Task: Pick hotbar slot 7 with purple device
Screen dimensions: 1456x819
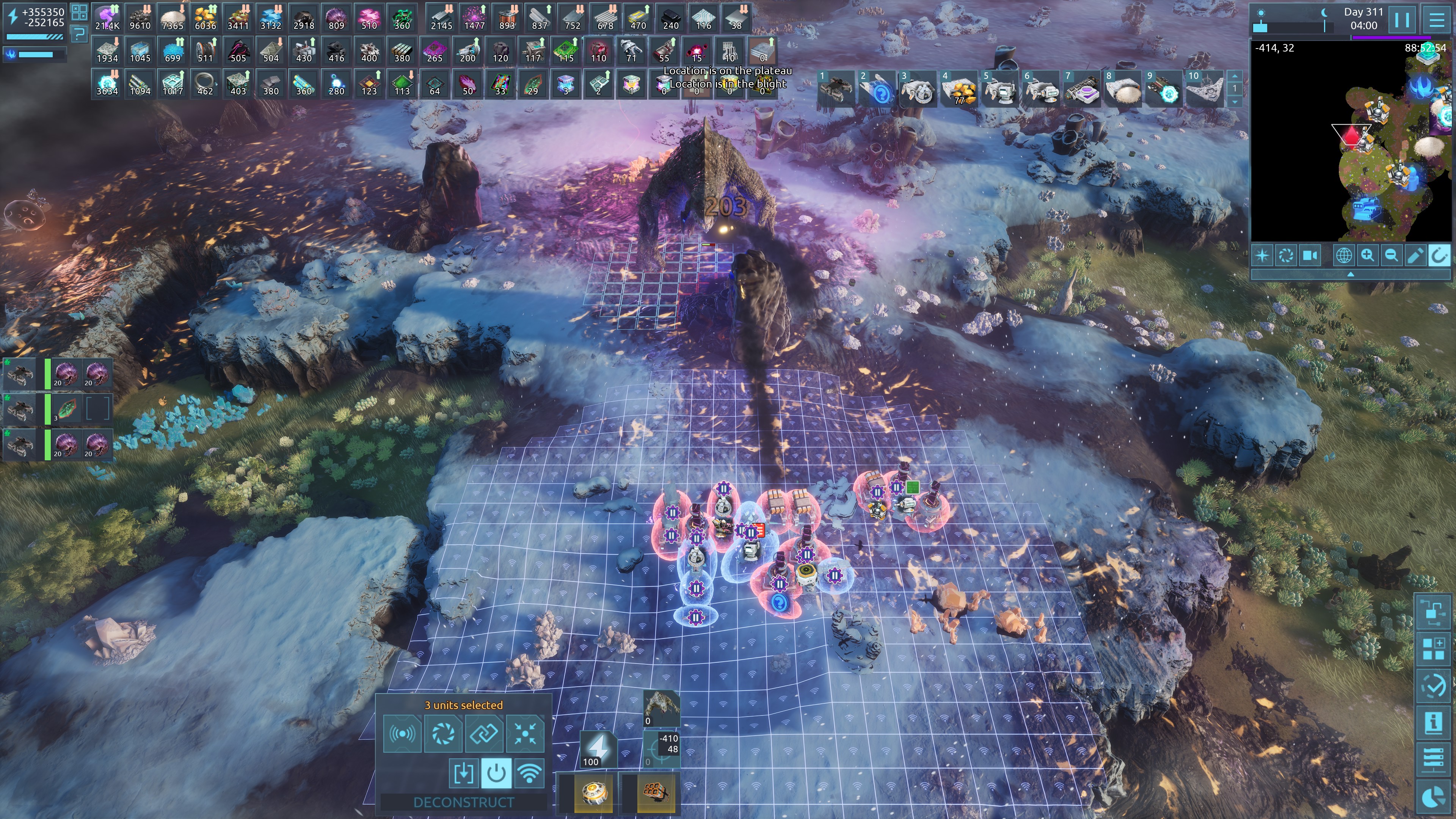Action: tap(1081, 89)
